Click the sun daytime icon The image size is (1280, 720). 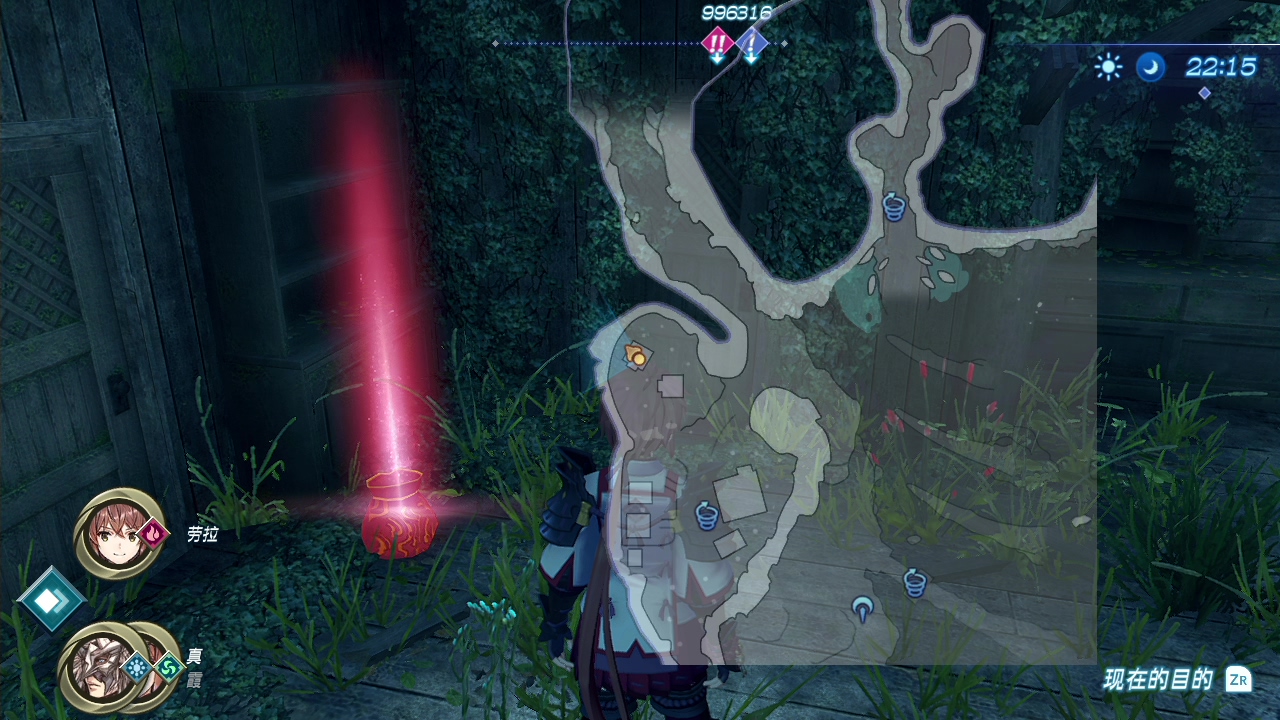[x=1108, y=67]
